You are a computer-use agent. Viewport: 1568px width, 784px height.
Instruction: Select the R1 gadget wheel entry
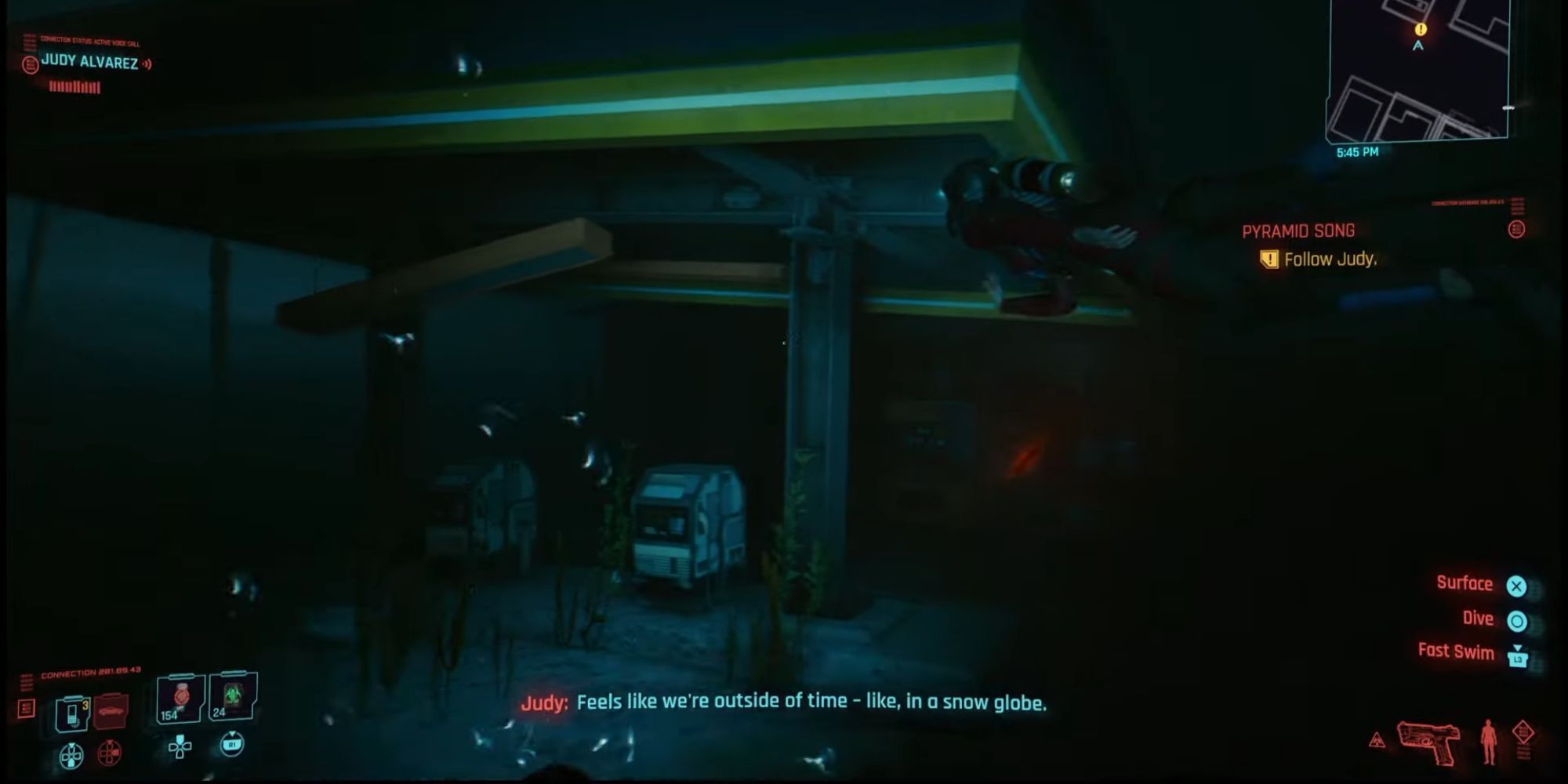[x=232, y=746]
